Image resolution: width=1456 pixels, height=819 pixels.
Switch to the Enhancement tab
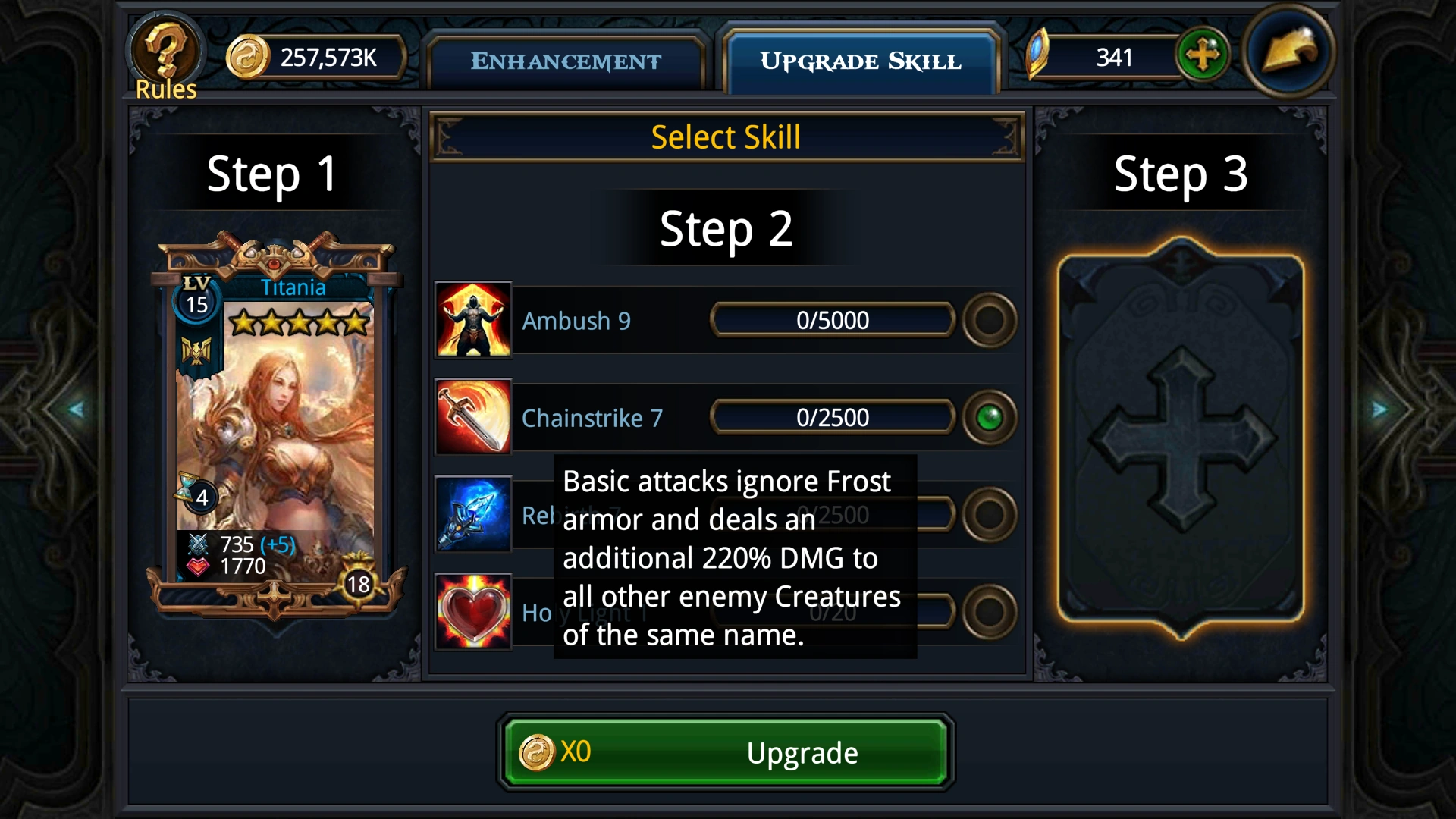(566, 61)
